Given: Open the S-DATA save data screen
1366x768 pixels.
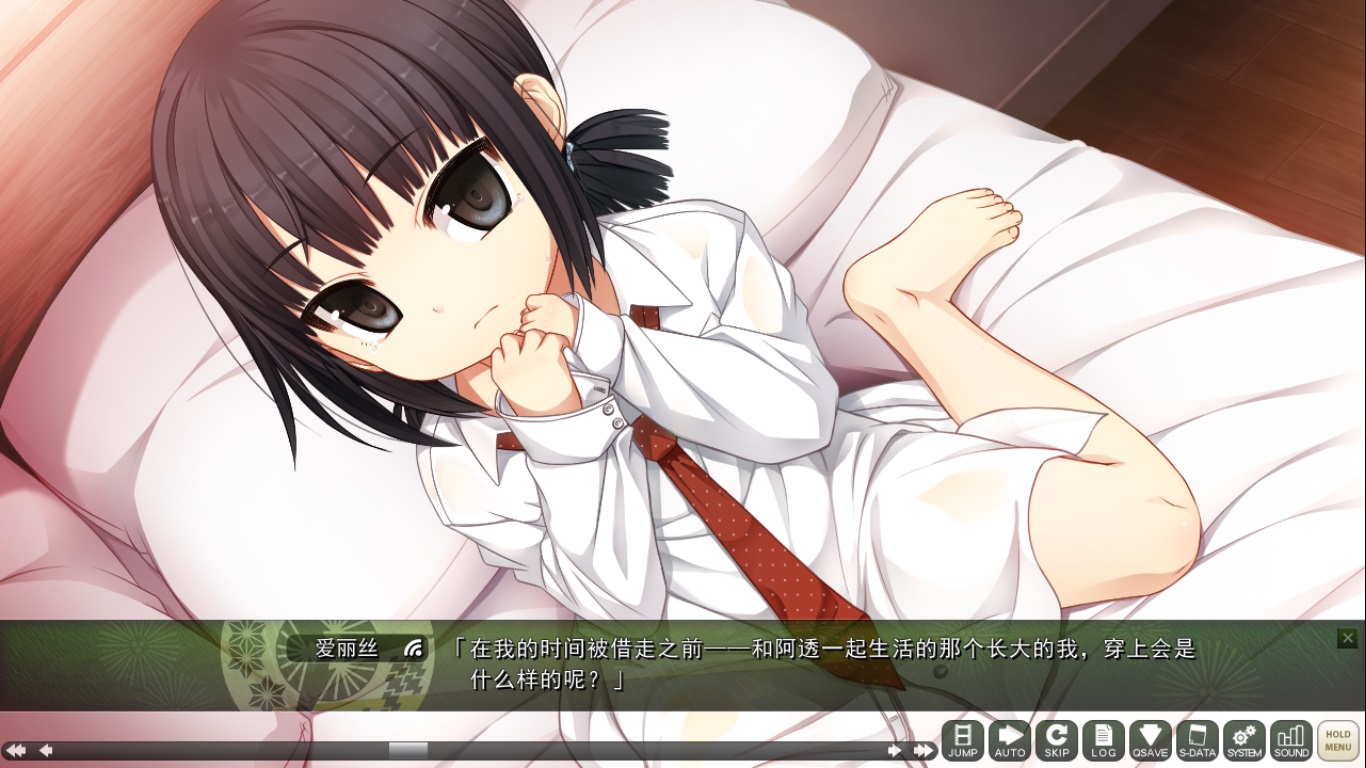Looking at the screenshot, I should coord(1198,741).
